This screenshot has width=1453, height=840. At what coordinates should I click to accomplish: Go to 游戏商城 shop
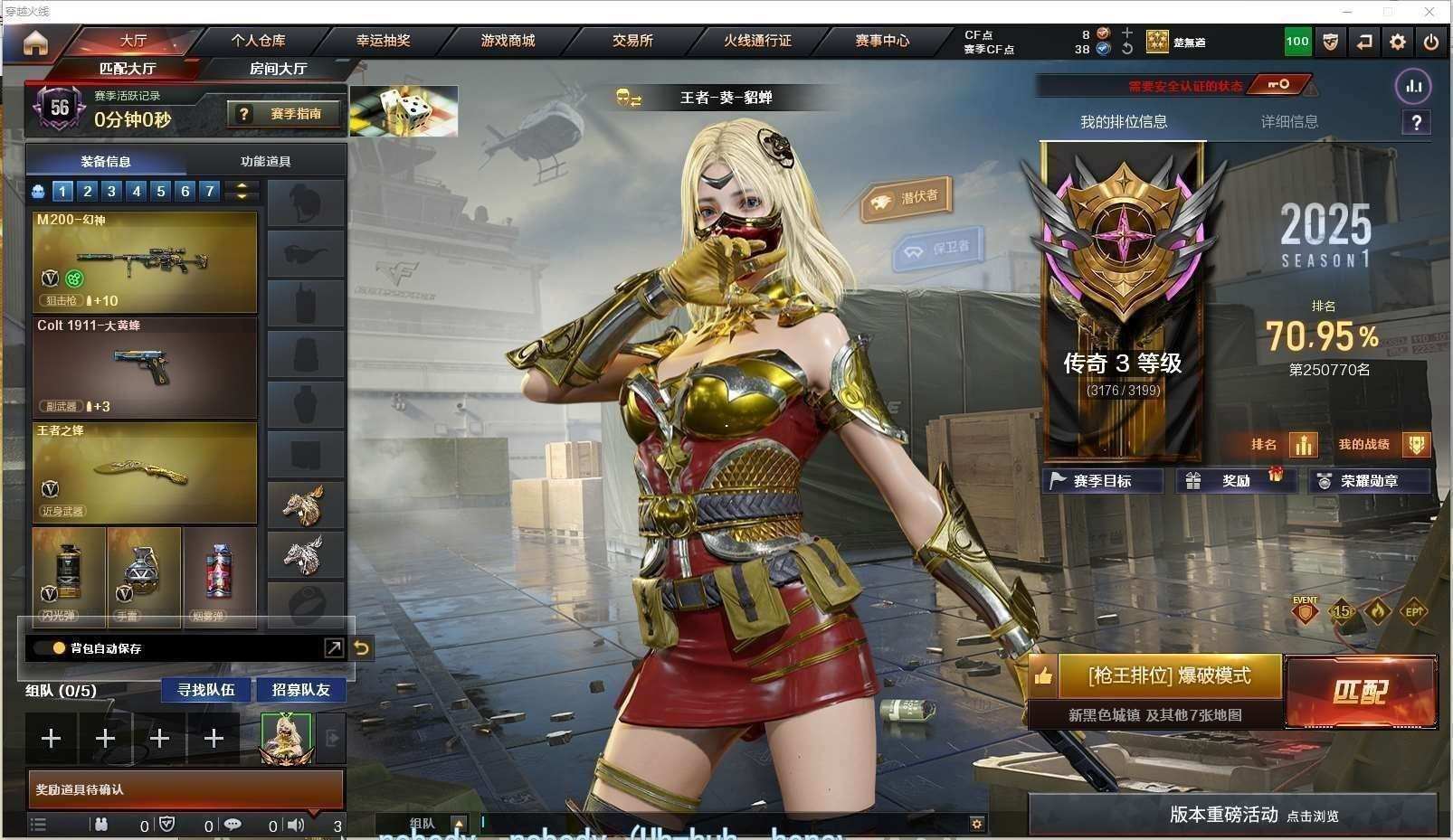click(508, 41)
